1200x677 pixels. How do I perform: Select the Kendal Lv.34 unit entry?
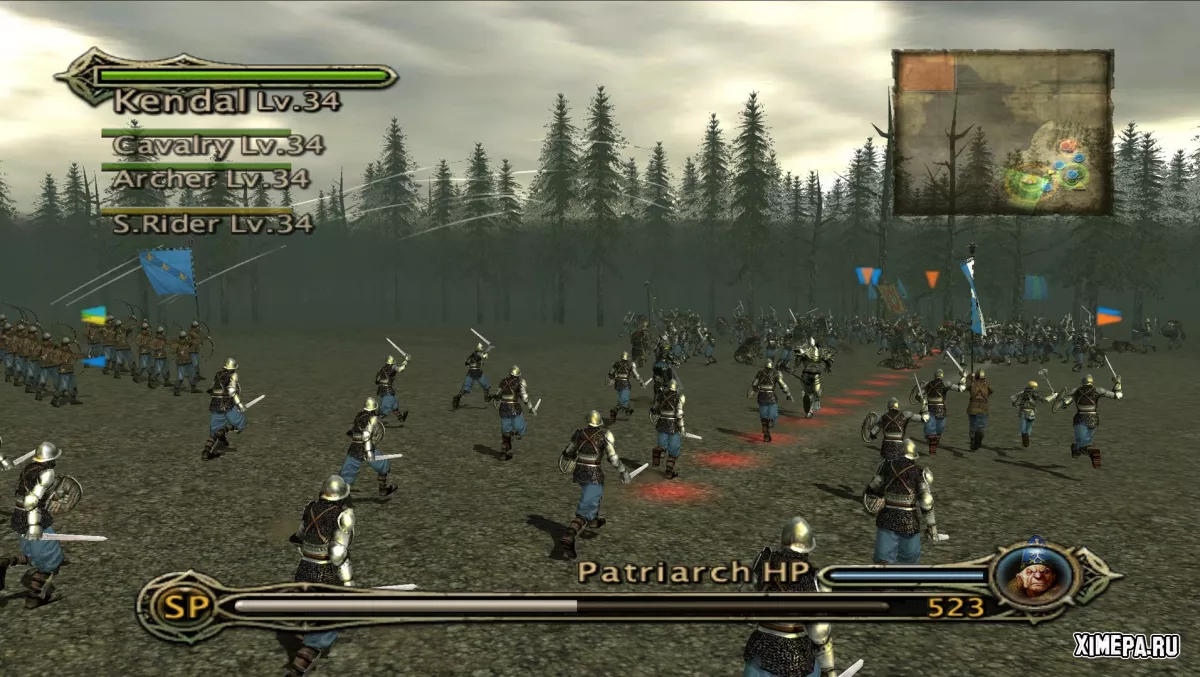pyautogui.click(x=226, y=100)
